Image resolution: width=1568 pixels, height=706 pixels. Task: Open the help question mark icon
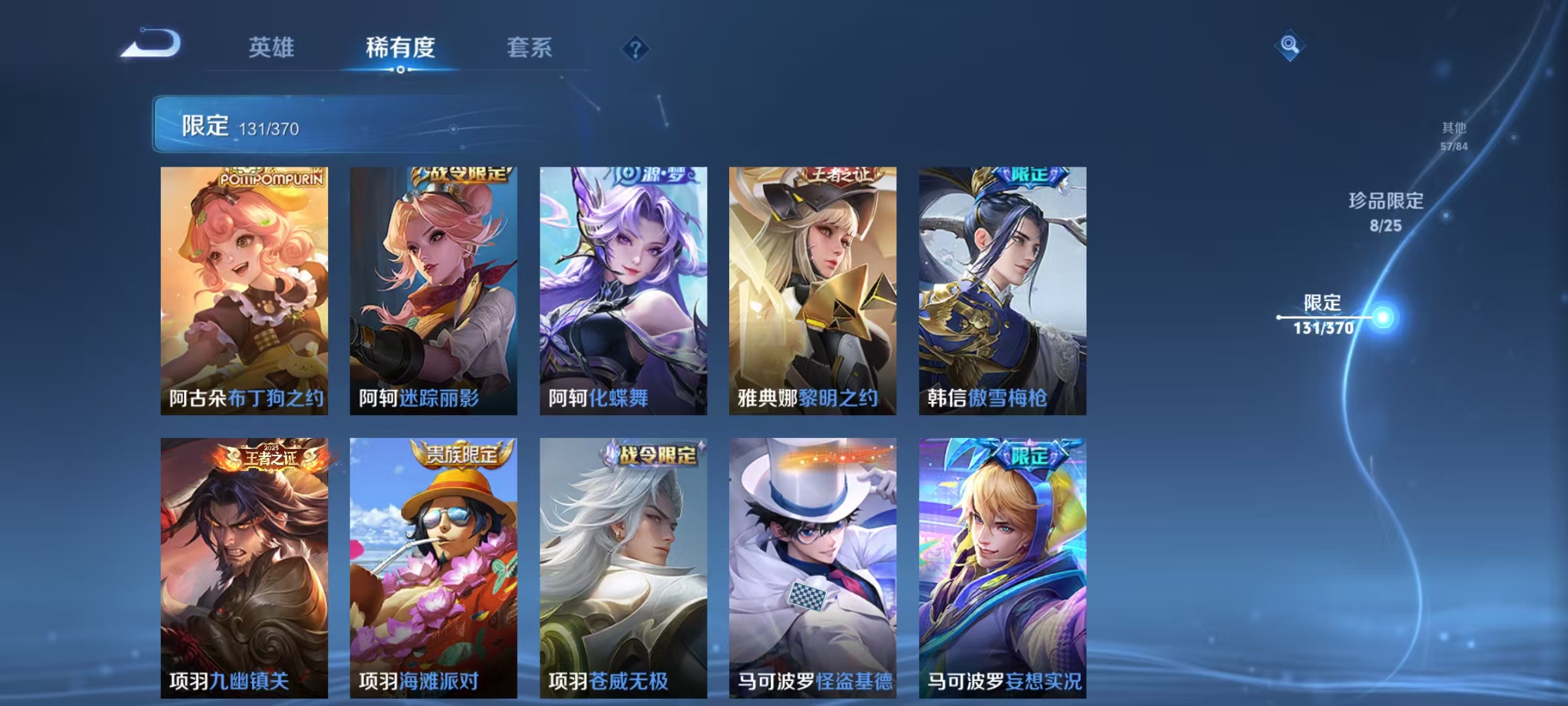click(633, 48)
